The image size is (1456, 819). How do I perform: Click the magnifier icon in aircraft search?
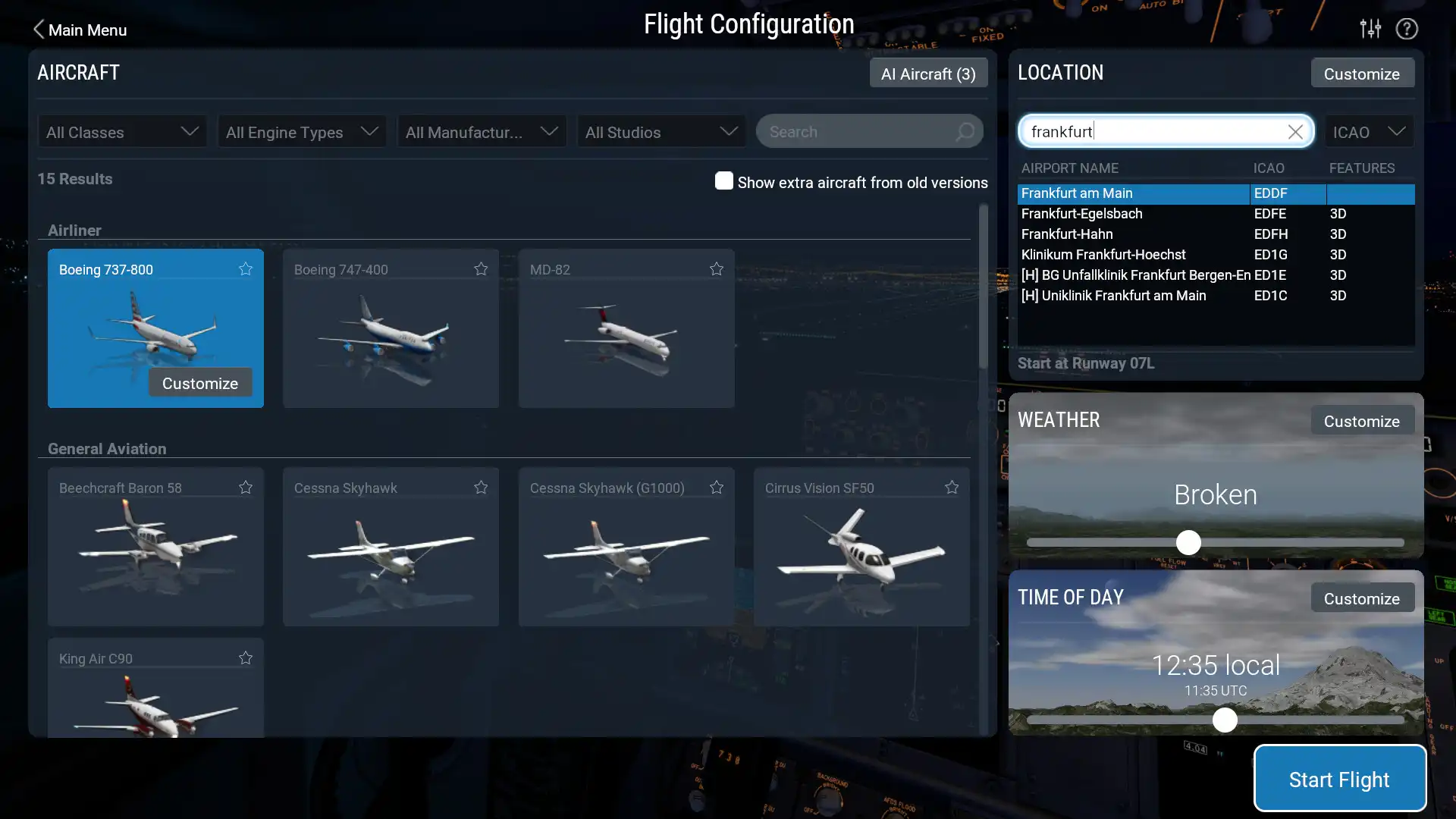(x=965, y=132)
